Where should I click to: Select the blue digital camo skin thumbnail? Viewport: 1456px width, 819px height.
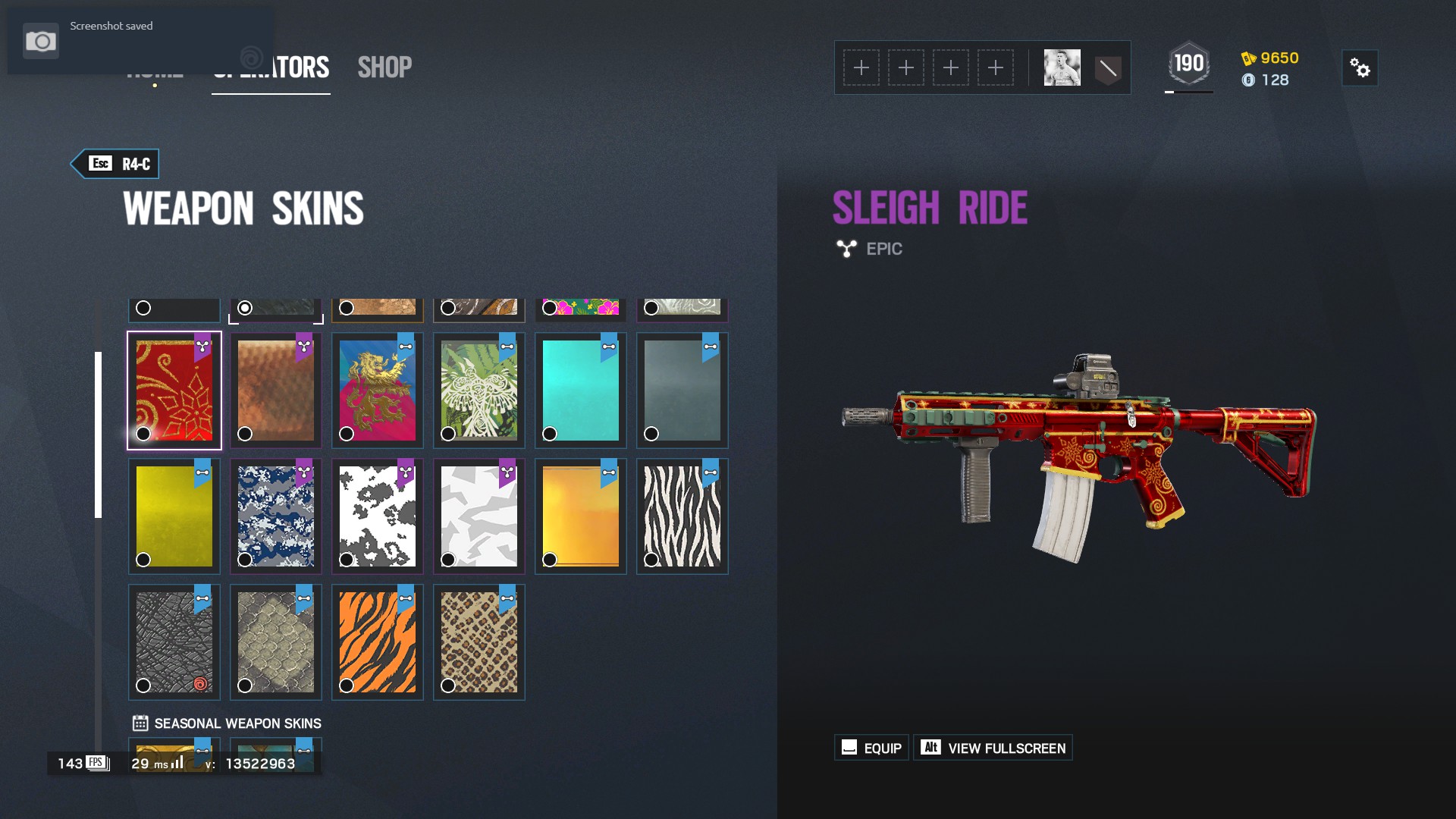[275, 516]
